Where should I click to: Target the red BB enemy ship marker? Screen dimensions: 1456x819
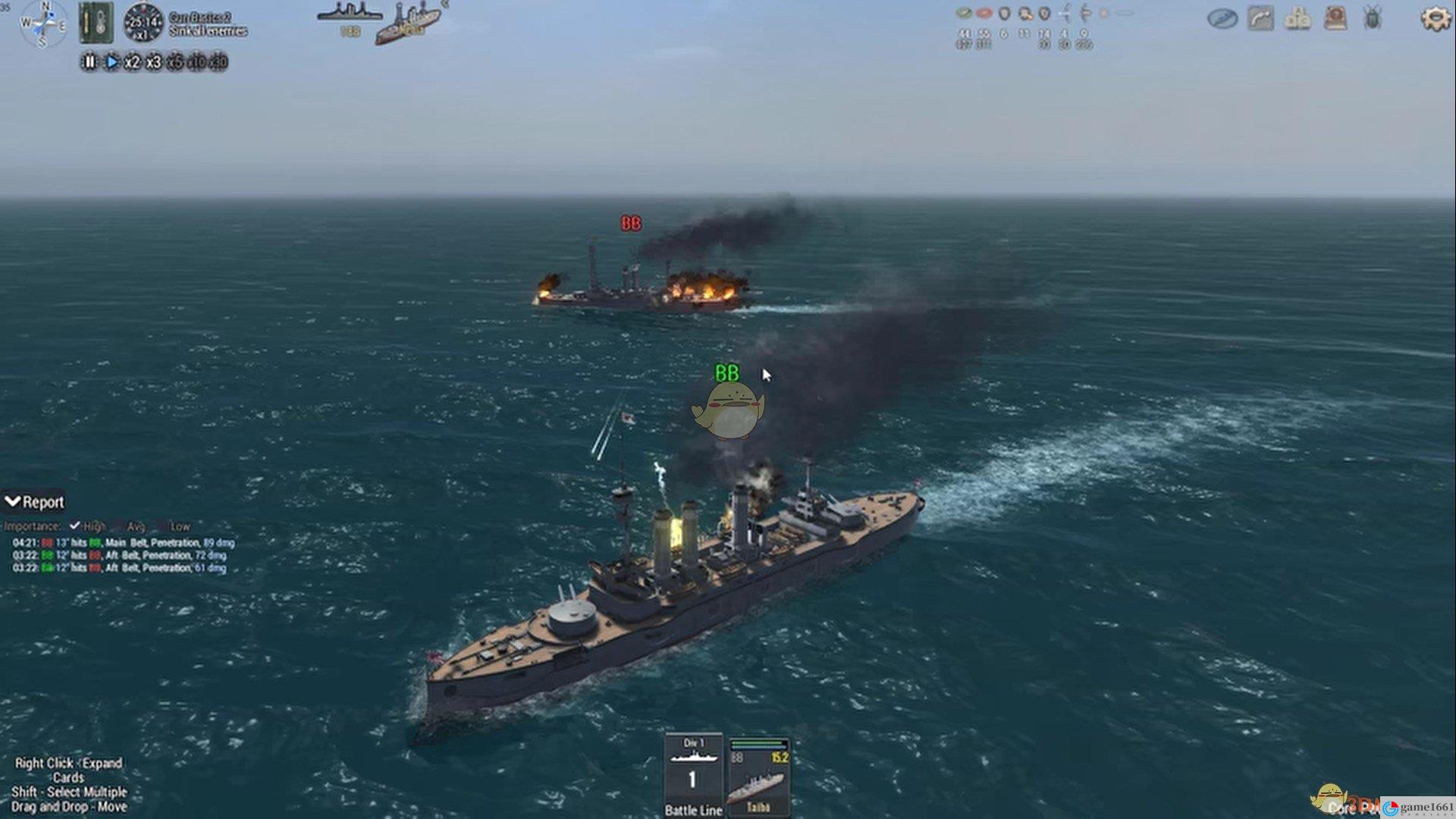pos(631,224)
